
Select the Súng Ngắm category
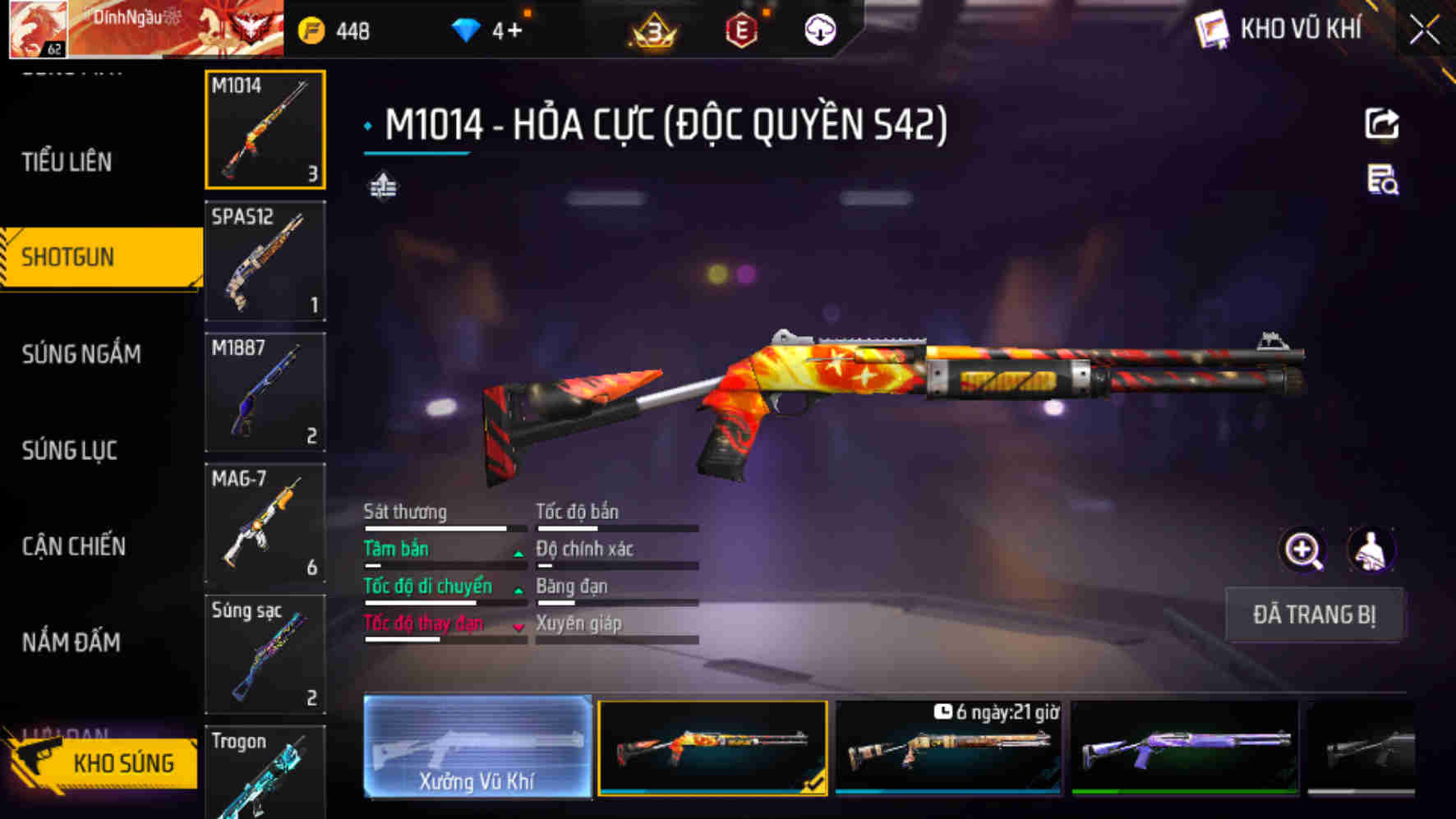tap(81, 354)
